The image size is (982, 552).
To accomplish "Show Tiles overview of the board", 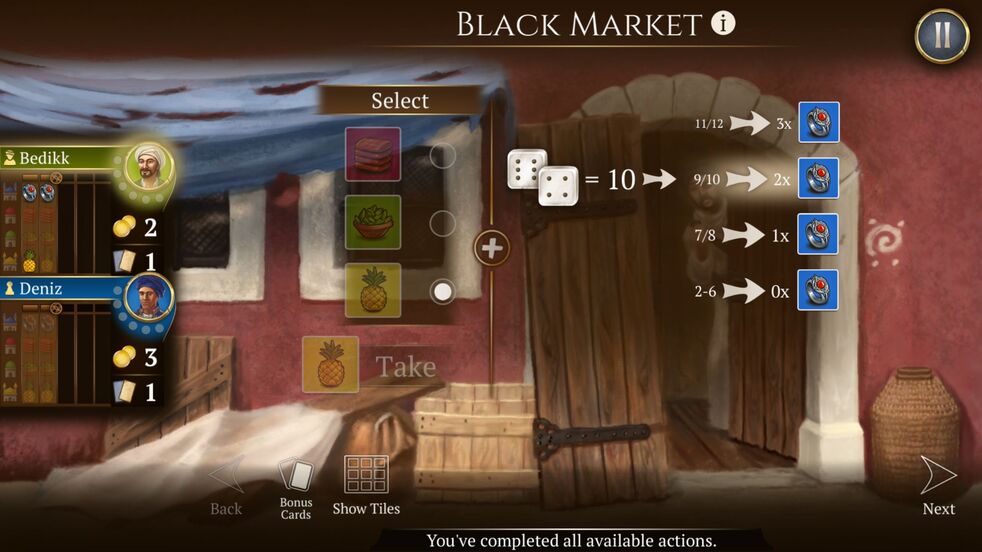I will click(x=366, y=487).
